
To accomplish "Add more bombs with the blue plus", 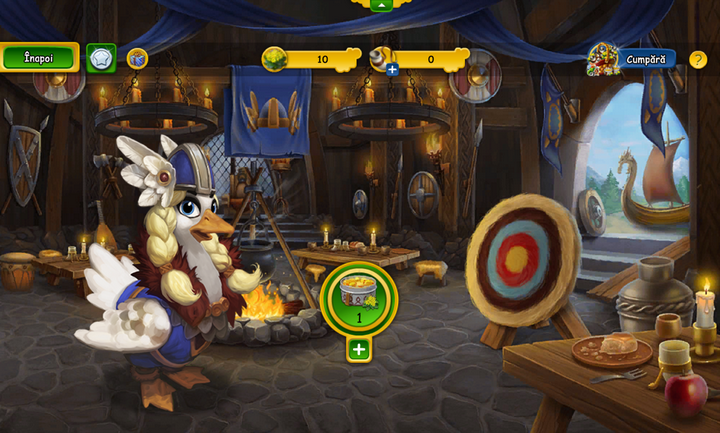I will click(x=392, y=69).
